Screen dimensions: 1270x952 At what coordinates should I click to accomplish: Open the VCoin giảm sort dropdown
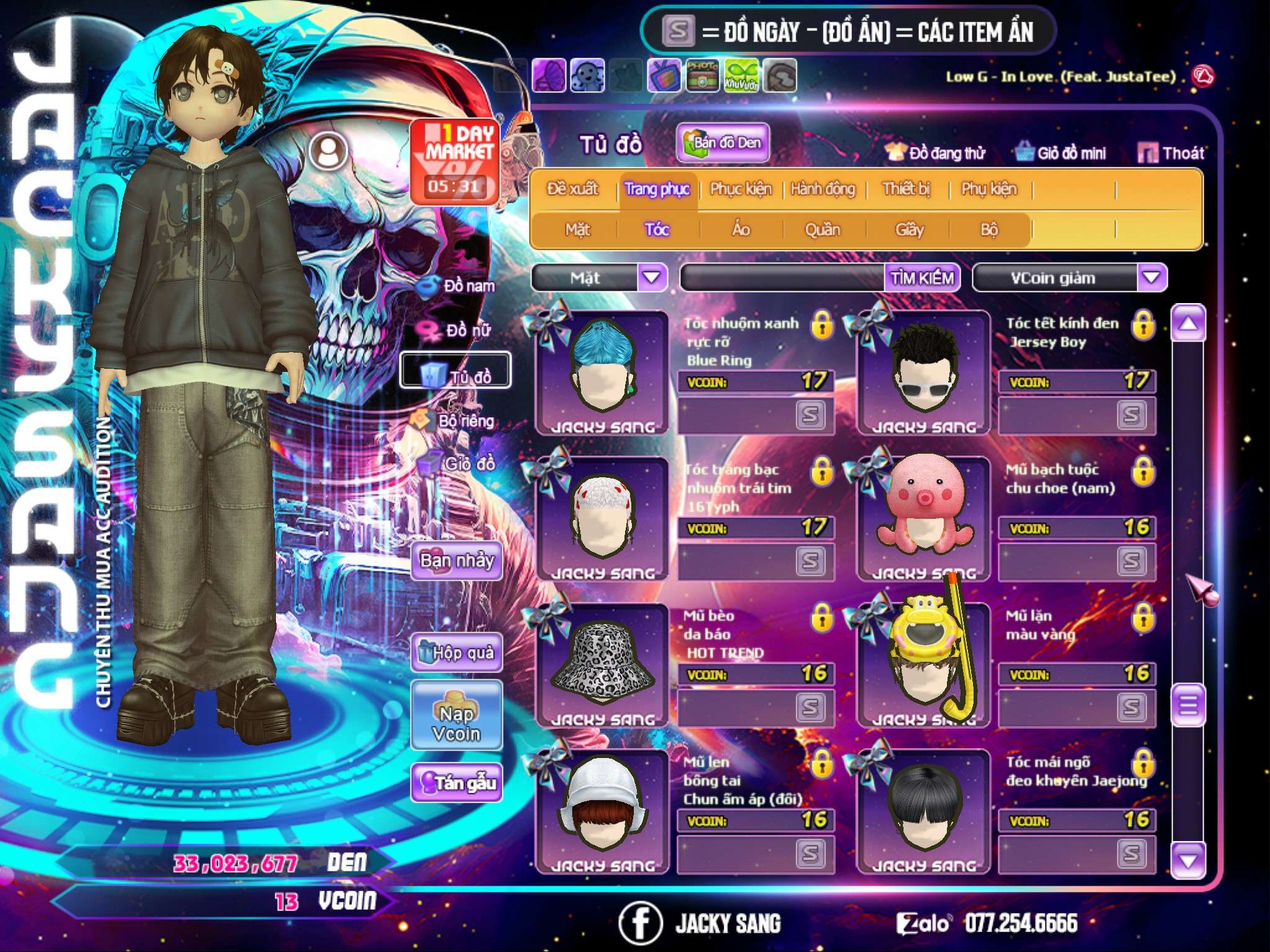tap(1151, 278)
